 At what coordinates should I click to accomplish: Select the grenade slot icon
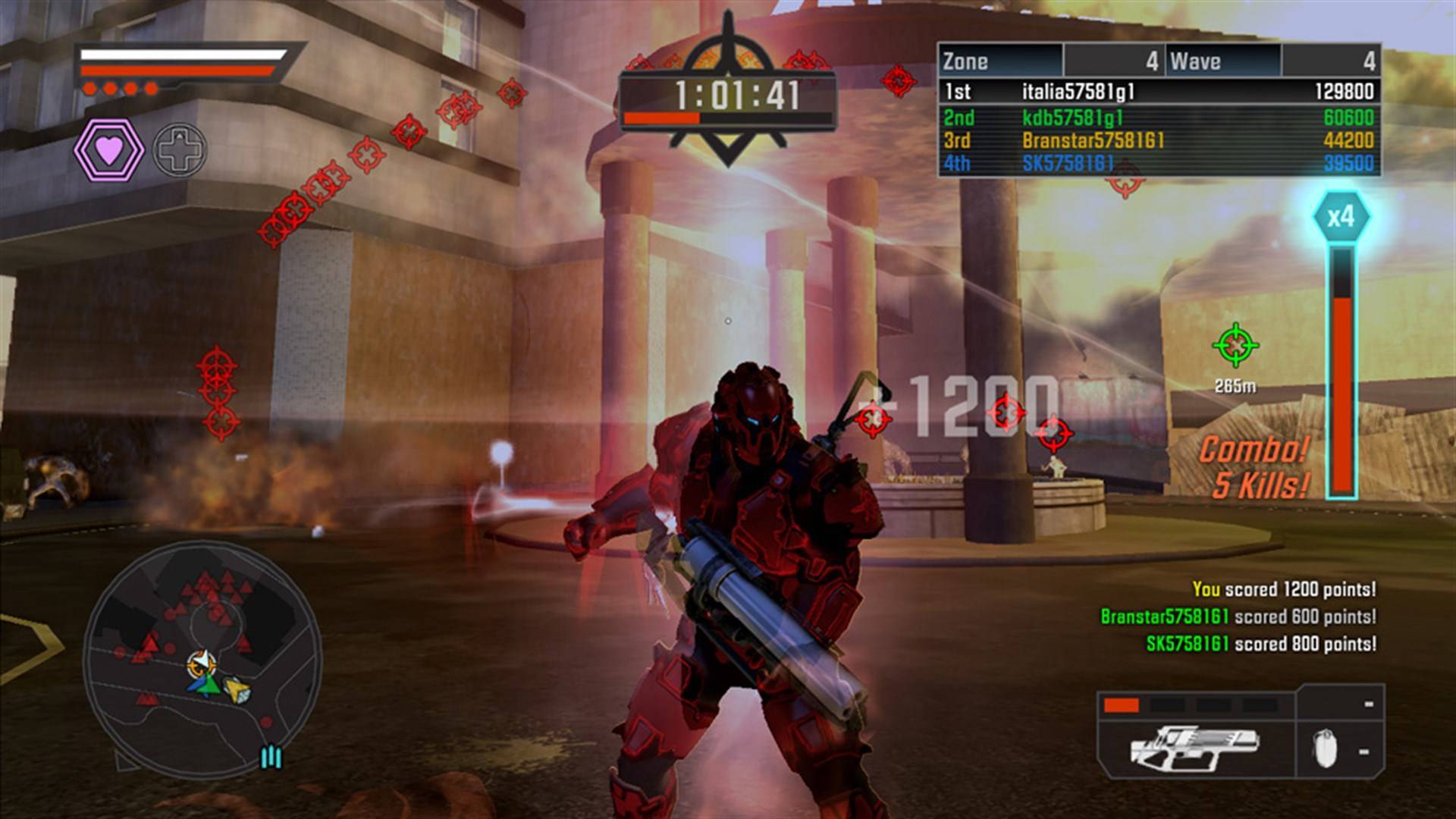(x=1325, y=749)
